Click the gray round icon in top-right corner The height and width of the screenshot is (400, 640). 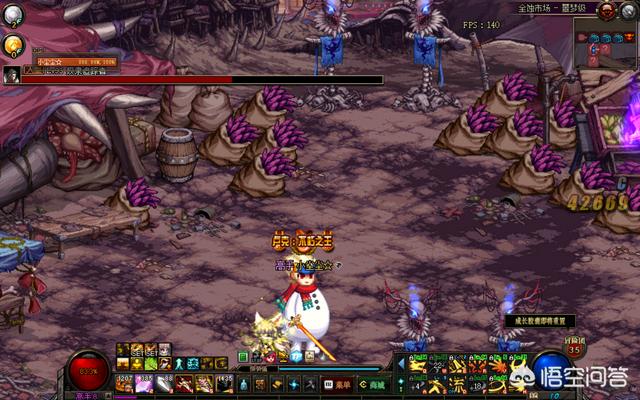[628, 10]
